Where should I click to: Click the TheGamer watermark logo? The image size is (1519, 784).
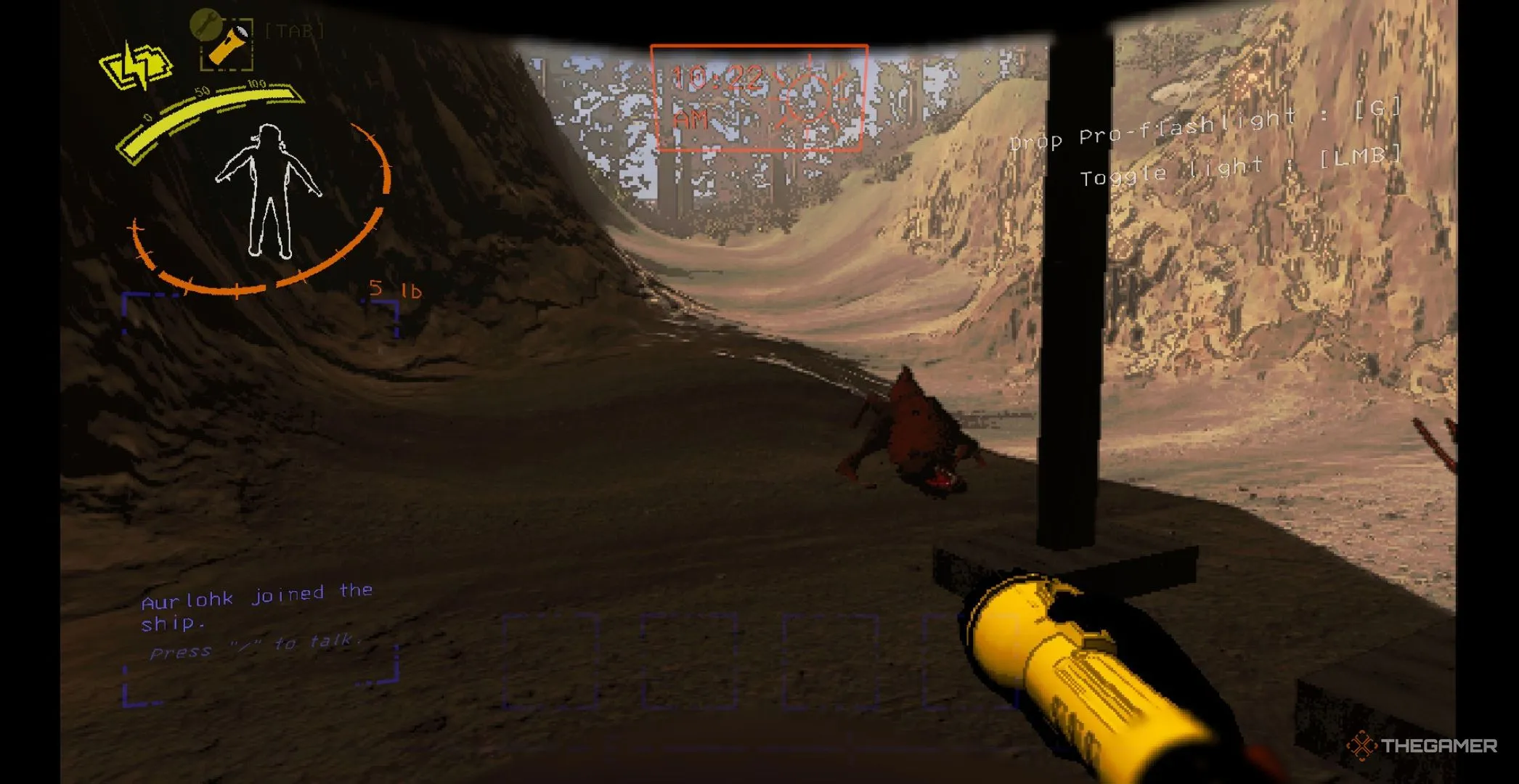(x=1422, y=746)
